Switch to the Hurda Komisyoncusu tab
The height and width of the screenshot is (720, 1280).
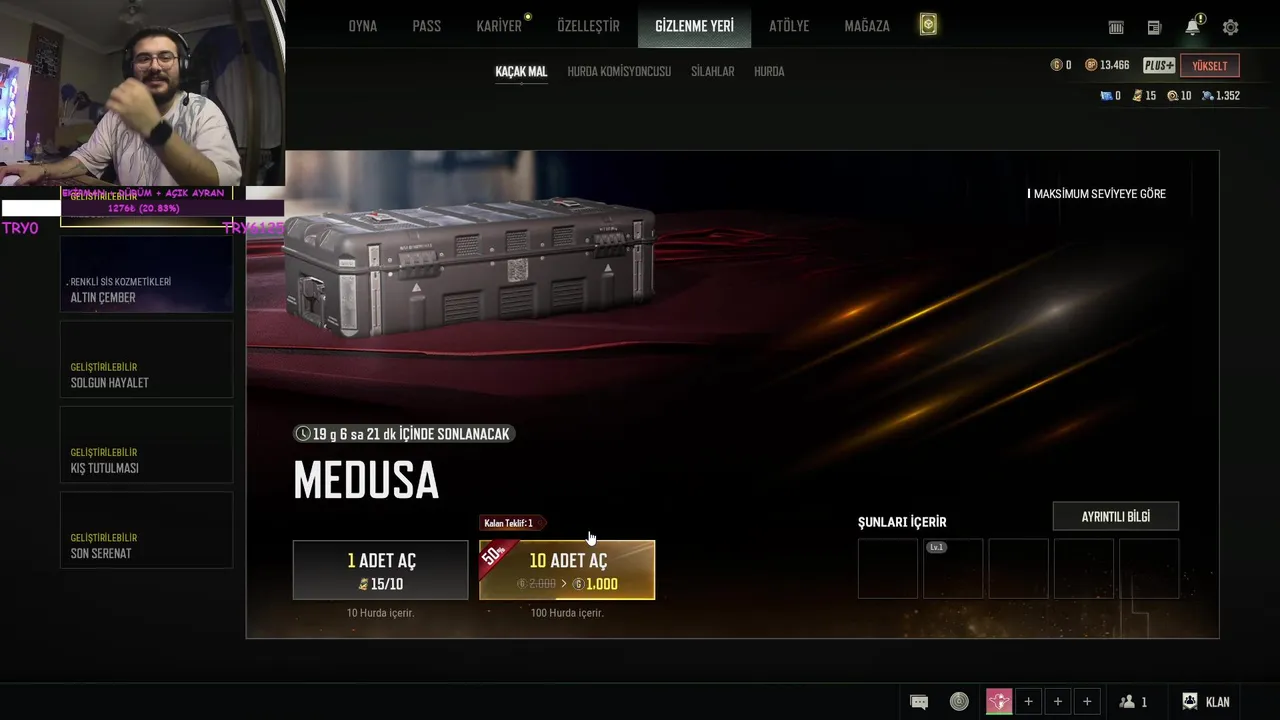tap(619, 72)
